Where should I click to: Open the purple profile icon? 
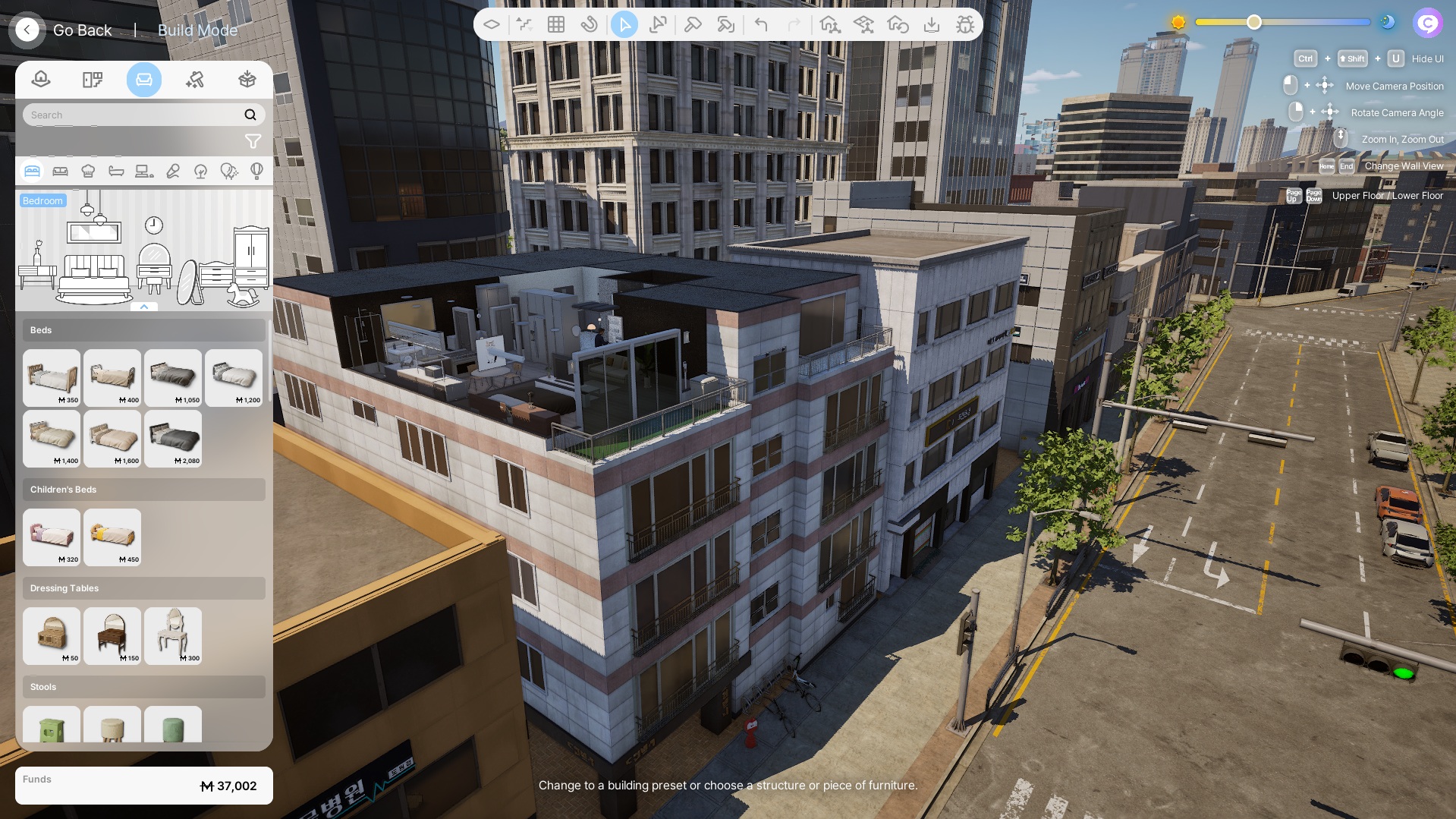click(1427, 23)
